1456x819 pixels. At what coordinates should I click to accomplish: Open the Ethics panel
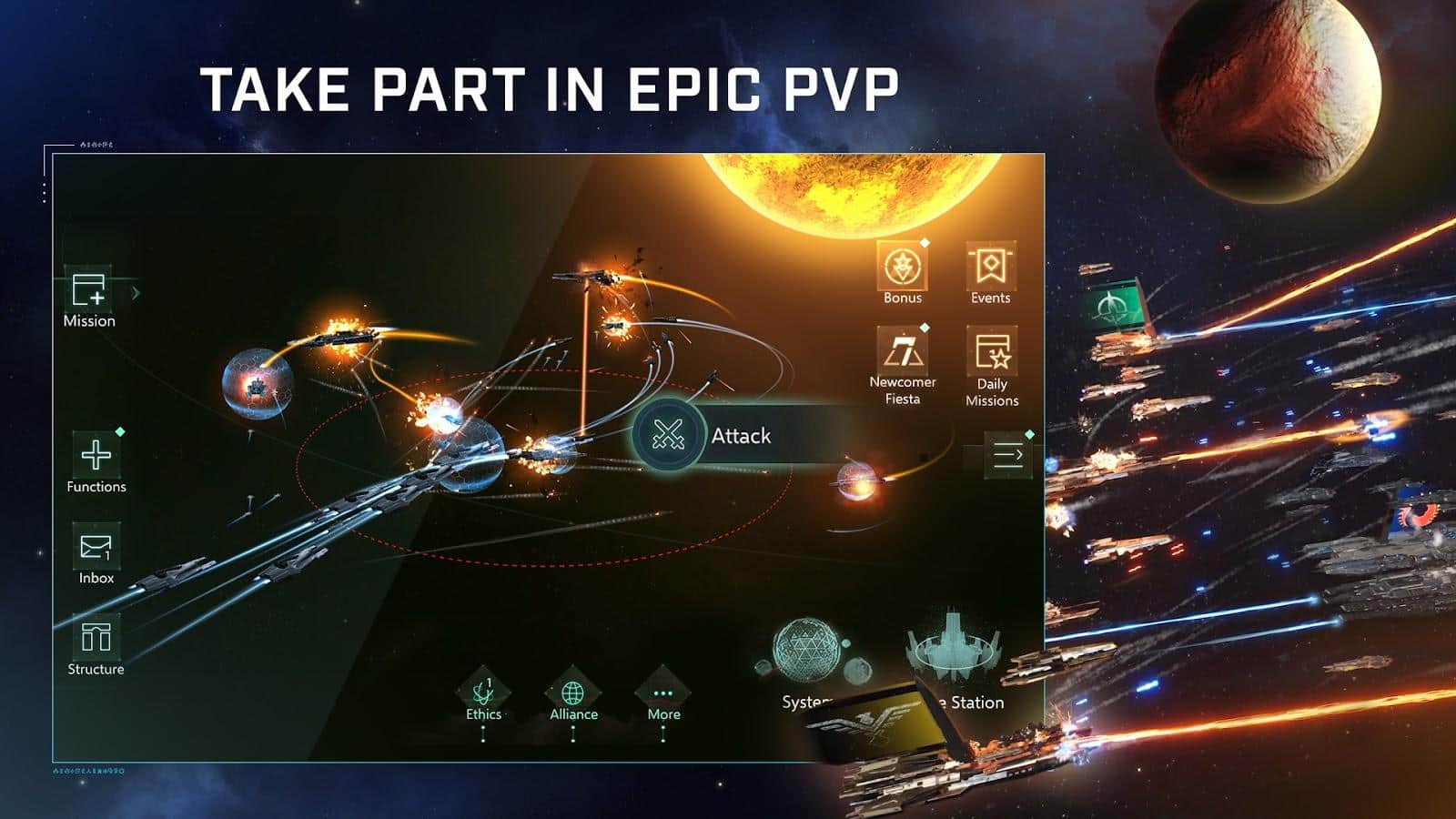coord(483,694)
